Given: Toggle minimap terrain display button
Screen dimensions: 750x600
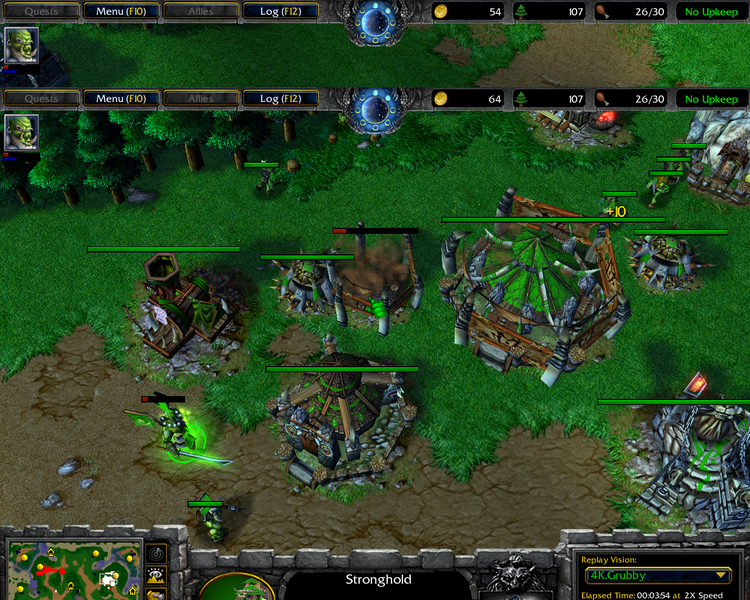Looking at the screenshot, I should click(x=157, y=575).
